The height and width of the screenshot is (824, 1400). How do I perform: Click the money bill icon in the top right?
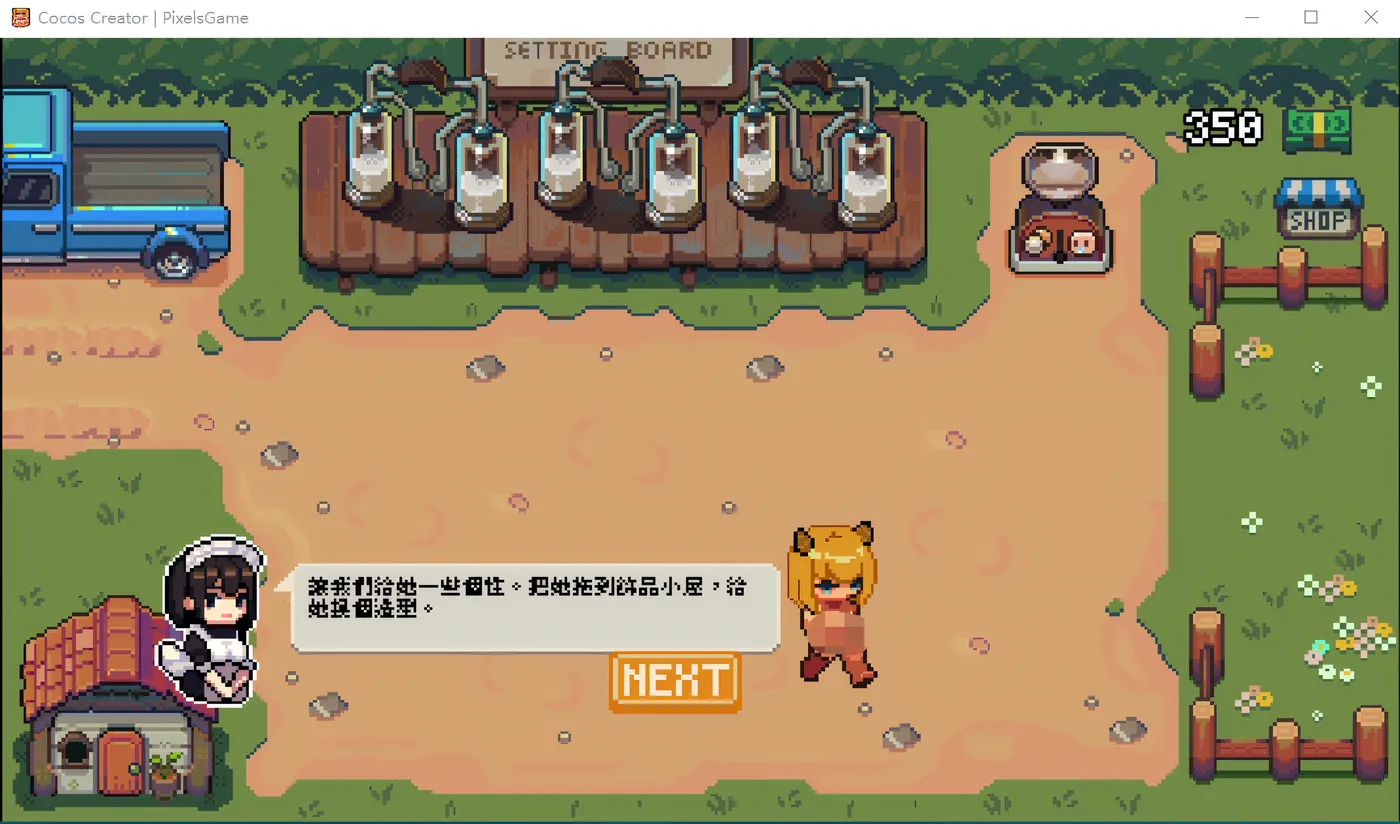tap(1318, 129)
